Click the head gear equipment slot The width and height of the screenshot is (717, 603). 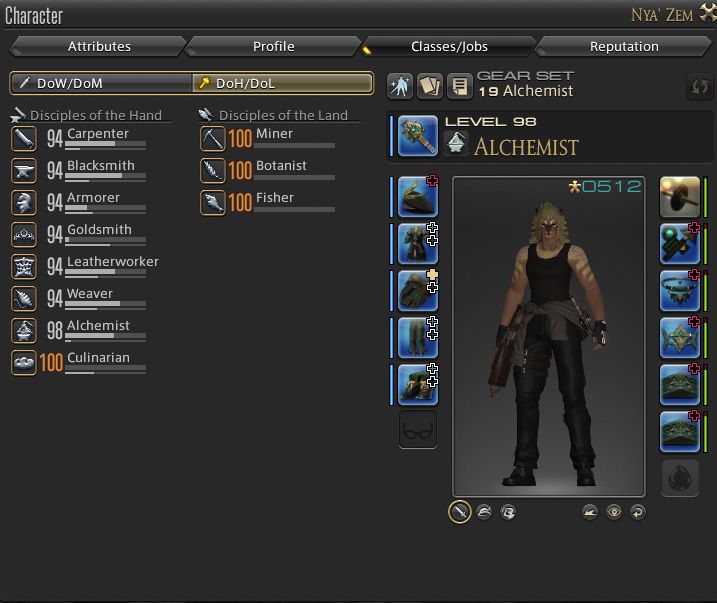point(417,197)
